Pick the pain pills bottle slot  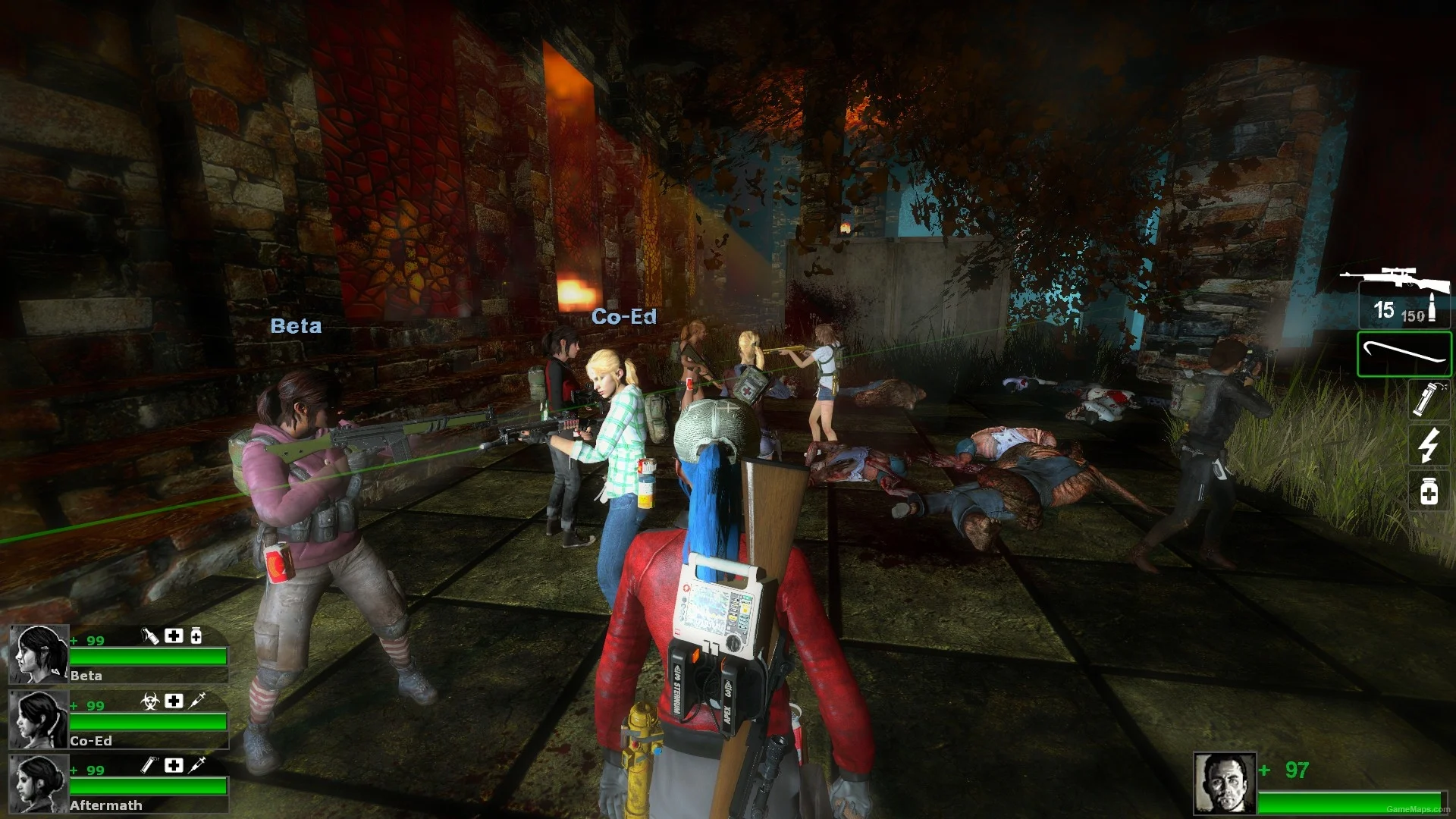(1429, 491)
